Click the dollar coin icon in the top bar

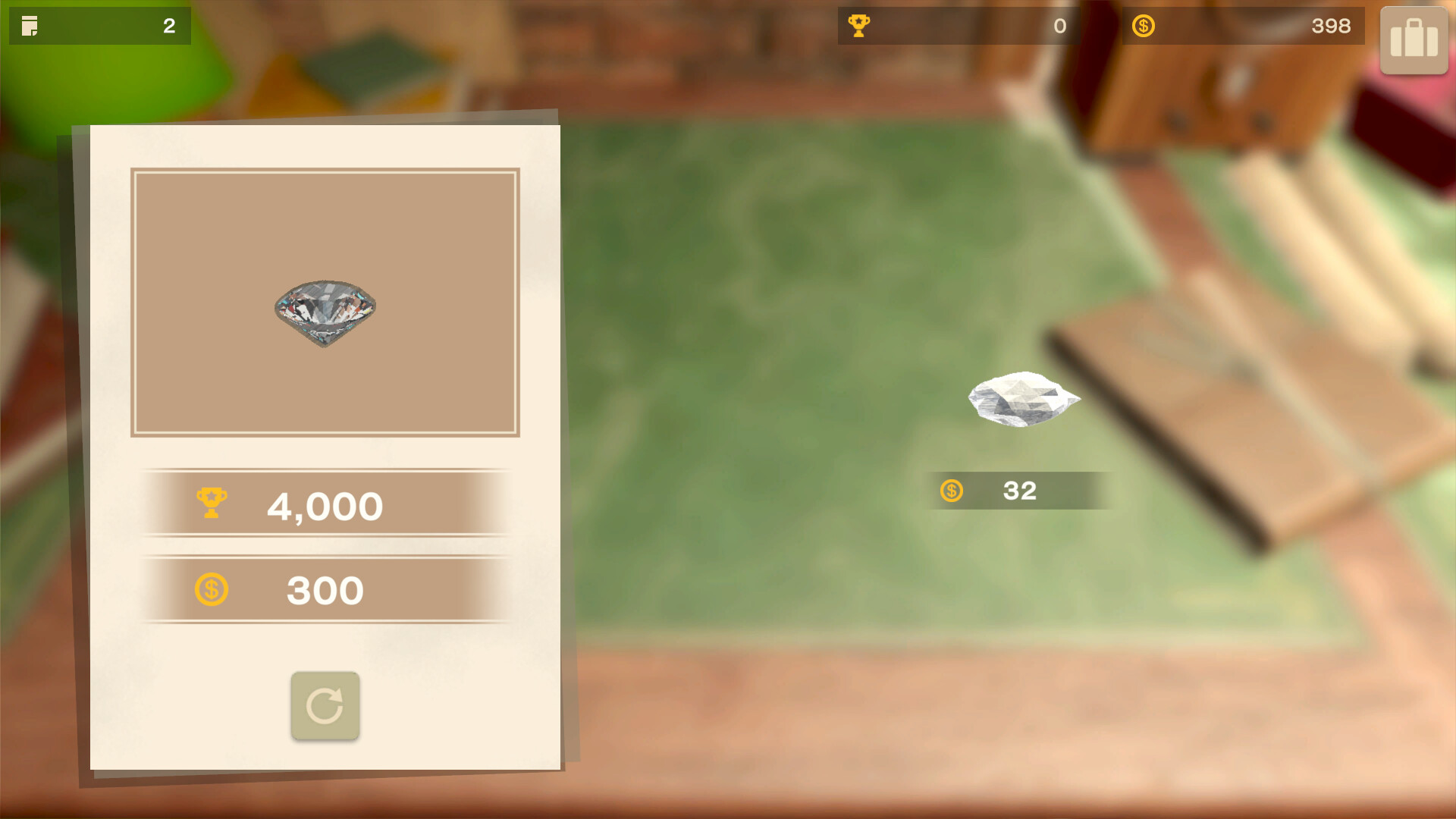[1144, 25]
